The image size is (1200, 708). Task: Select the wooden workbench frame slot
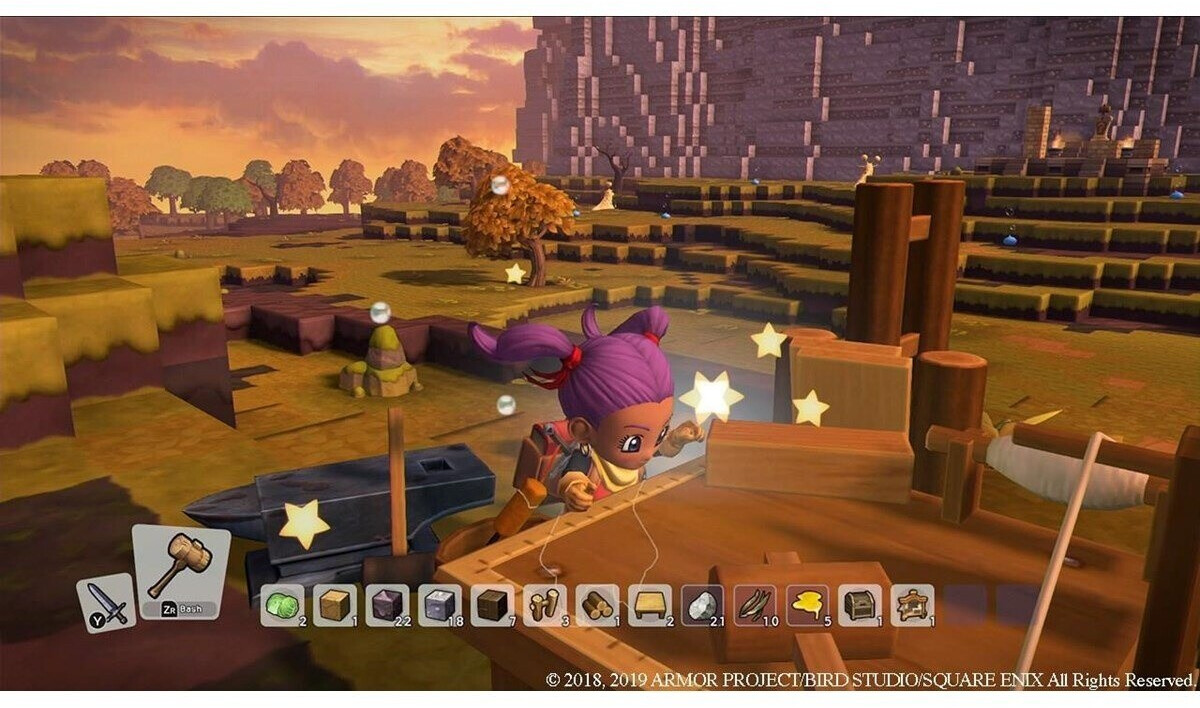[912, 605]
